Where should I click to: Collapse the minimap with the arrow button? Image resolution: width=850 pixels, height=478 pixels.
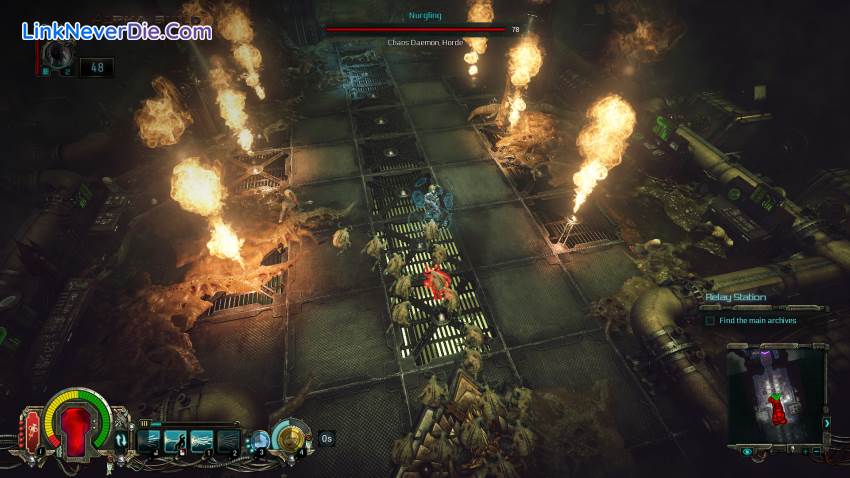pos(826,423)
